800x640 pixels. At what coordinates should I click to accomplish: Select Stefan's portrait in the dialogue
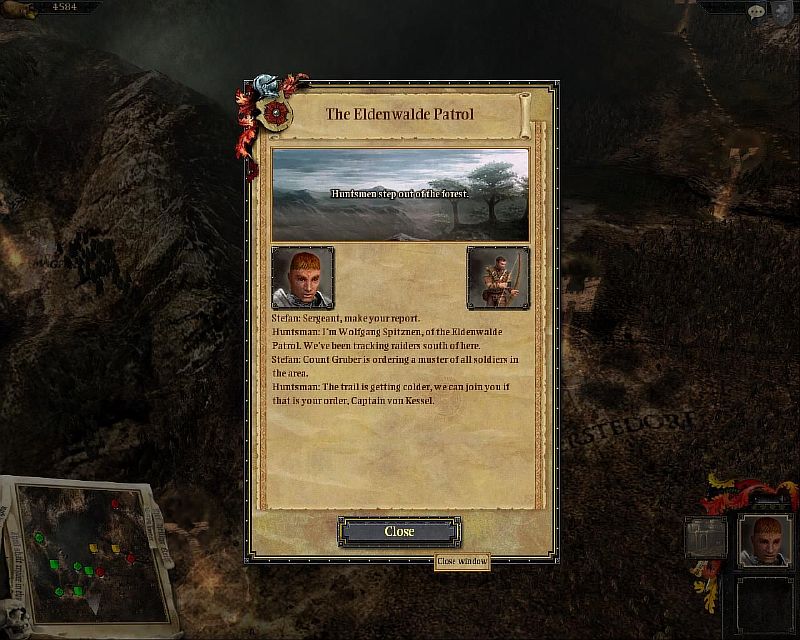(x=303, y=277)
